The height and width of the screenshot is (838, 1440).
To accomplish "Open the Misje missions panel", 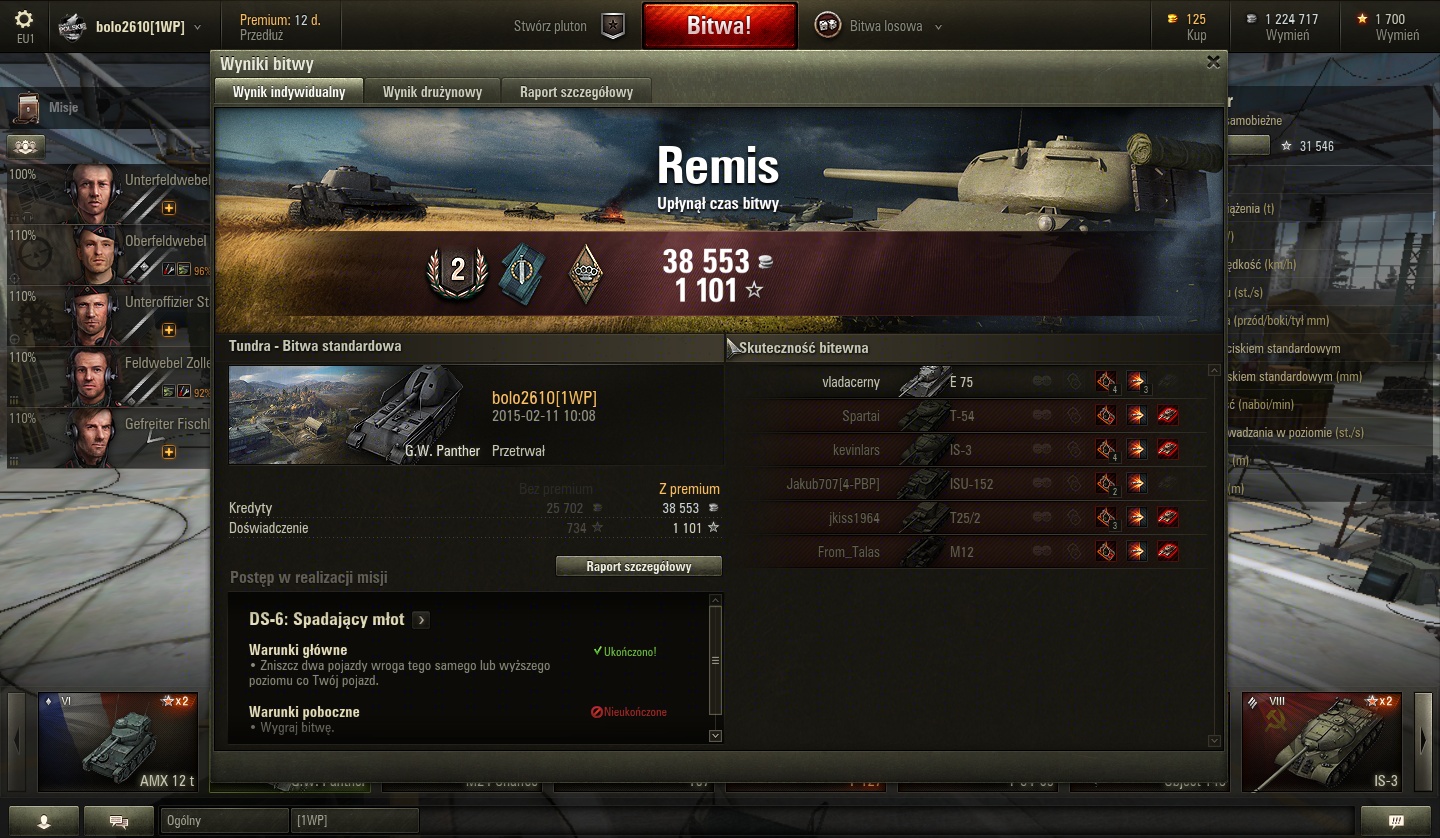I will tap(50, 107).
